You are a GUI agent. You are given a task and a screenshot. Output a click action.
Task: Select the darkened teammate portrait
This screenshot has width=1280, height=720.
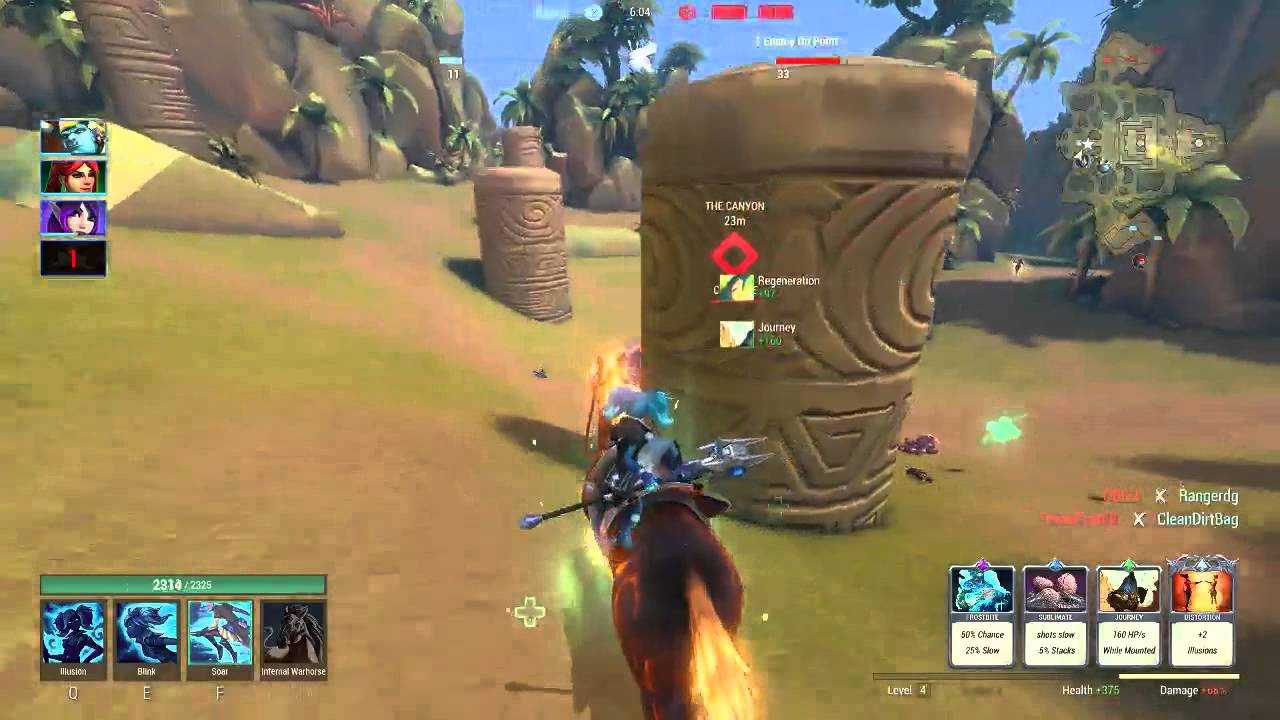pyautogui.click(x=73, y=258)
